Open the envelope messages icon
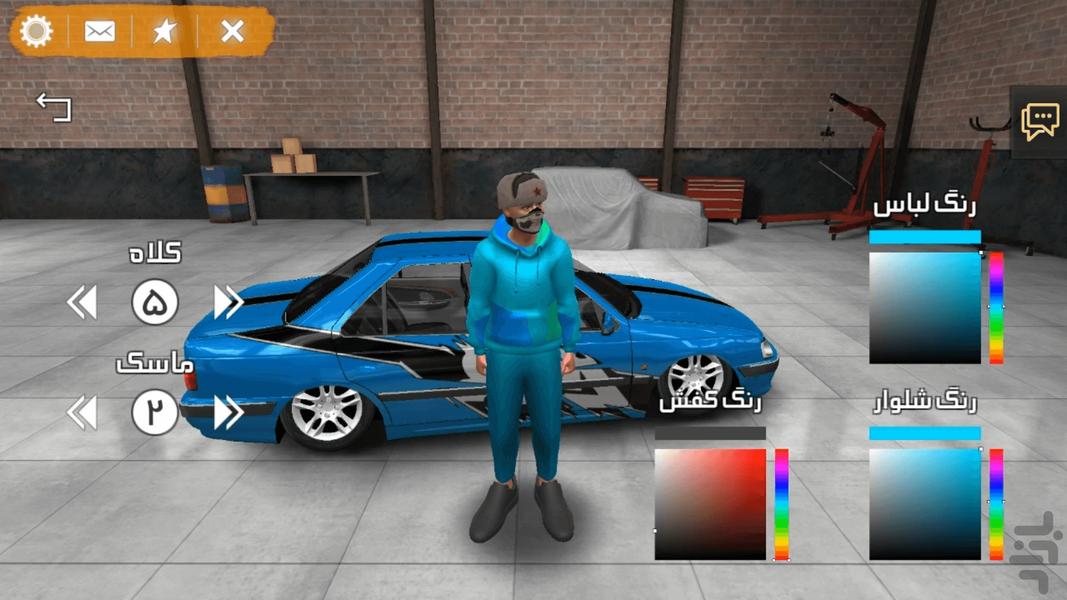 click(100, 31)
